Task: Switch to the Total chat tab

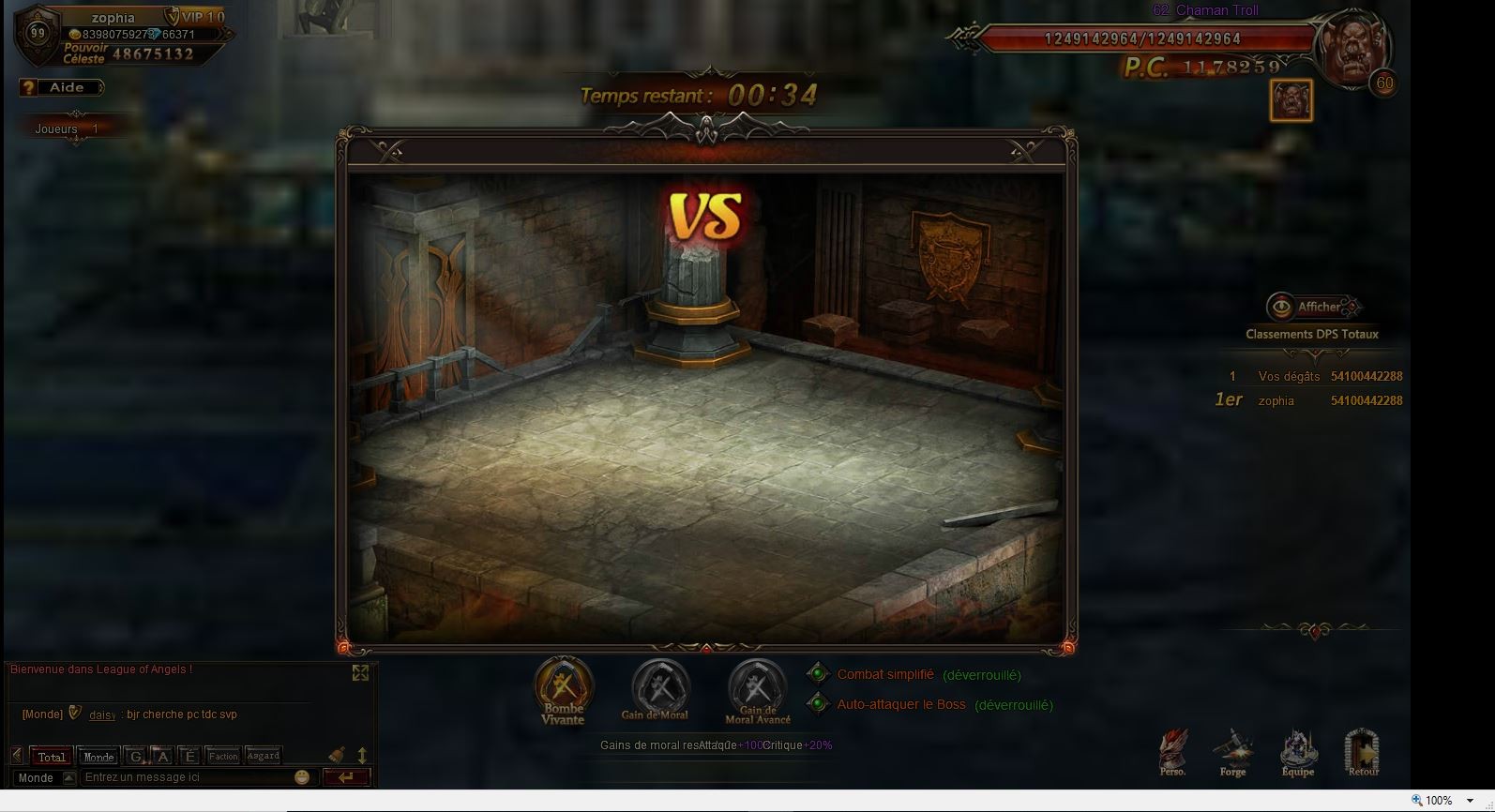Action: (52, 757)
